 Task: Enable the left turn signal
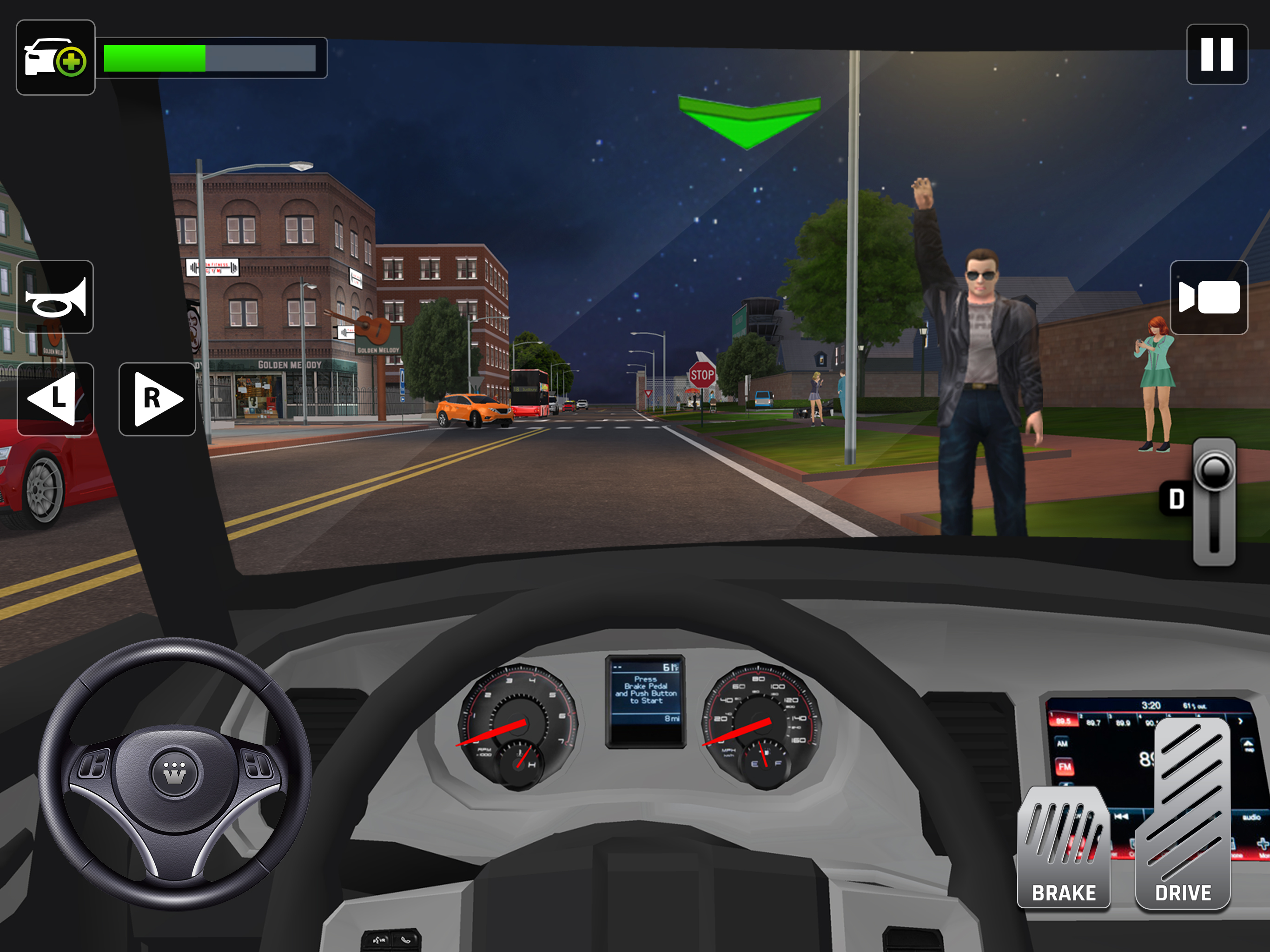[55, 401]
